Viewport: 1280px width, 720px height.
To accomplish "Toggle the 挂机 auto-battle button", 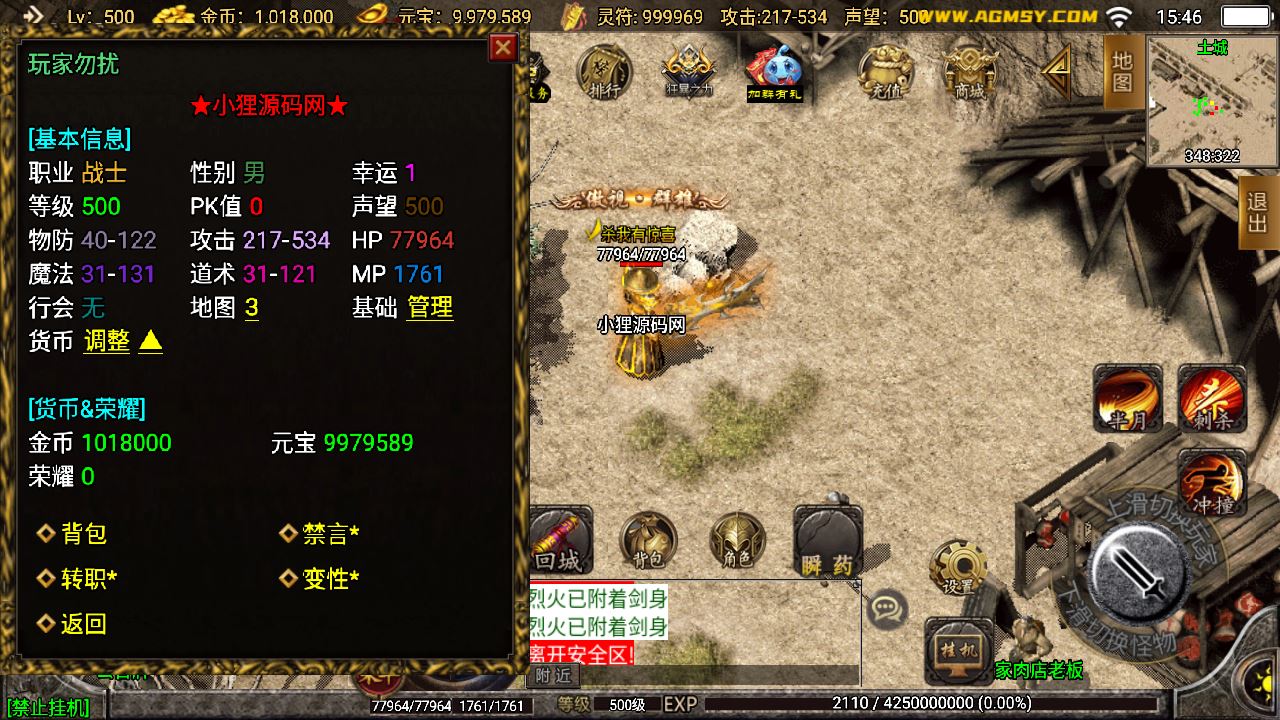I will 958,650.
